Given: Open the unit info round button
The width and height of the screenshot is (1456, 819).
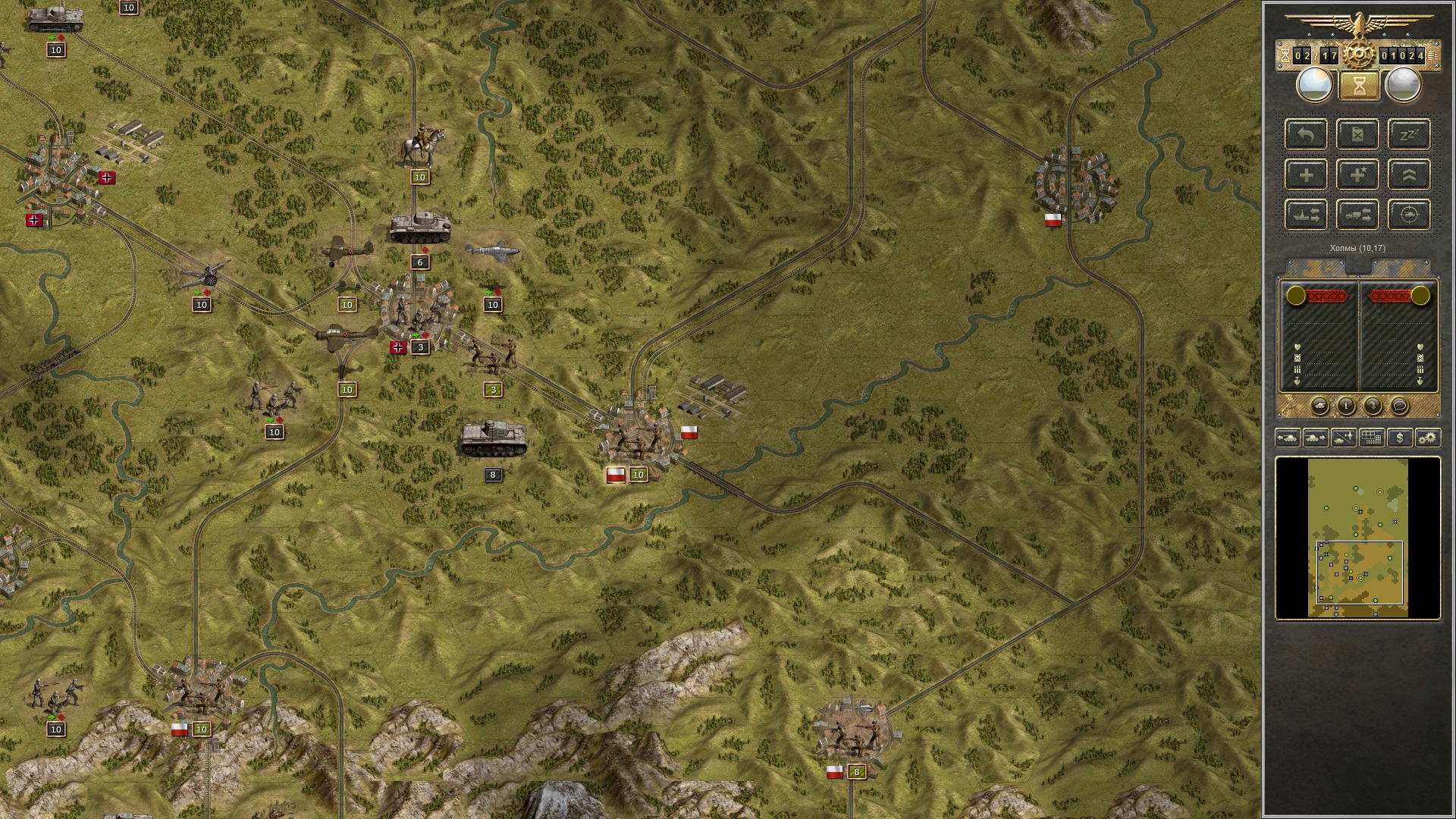Looking at the screenshot, I should click(x=1346, y=406).
